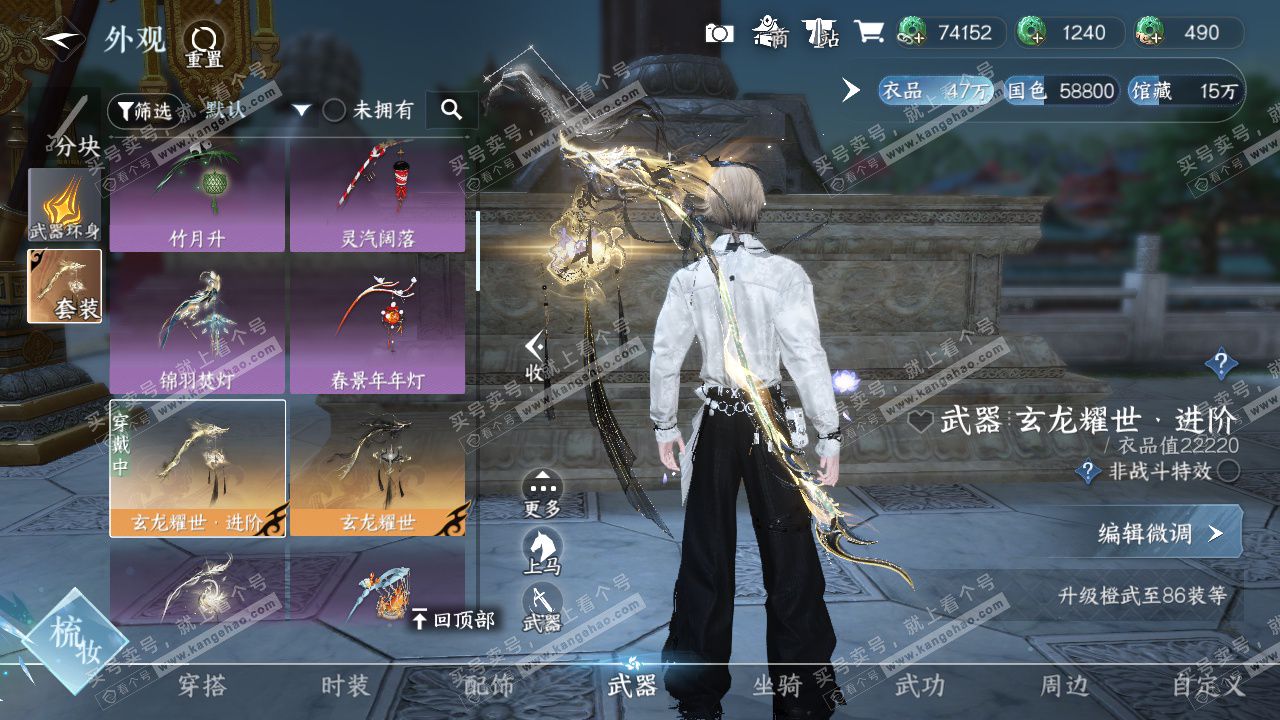Select the 玄龙耀世 weapon skin
The image size is (1280, 720).
377,468
